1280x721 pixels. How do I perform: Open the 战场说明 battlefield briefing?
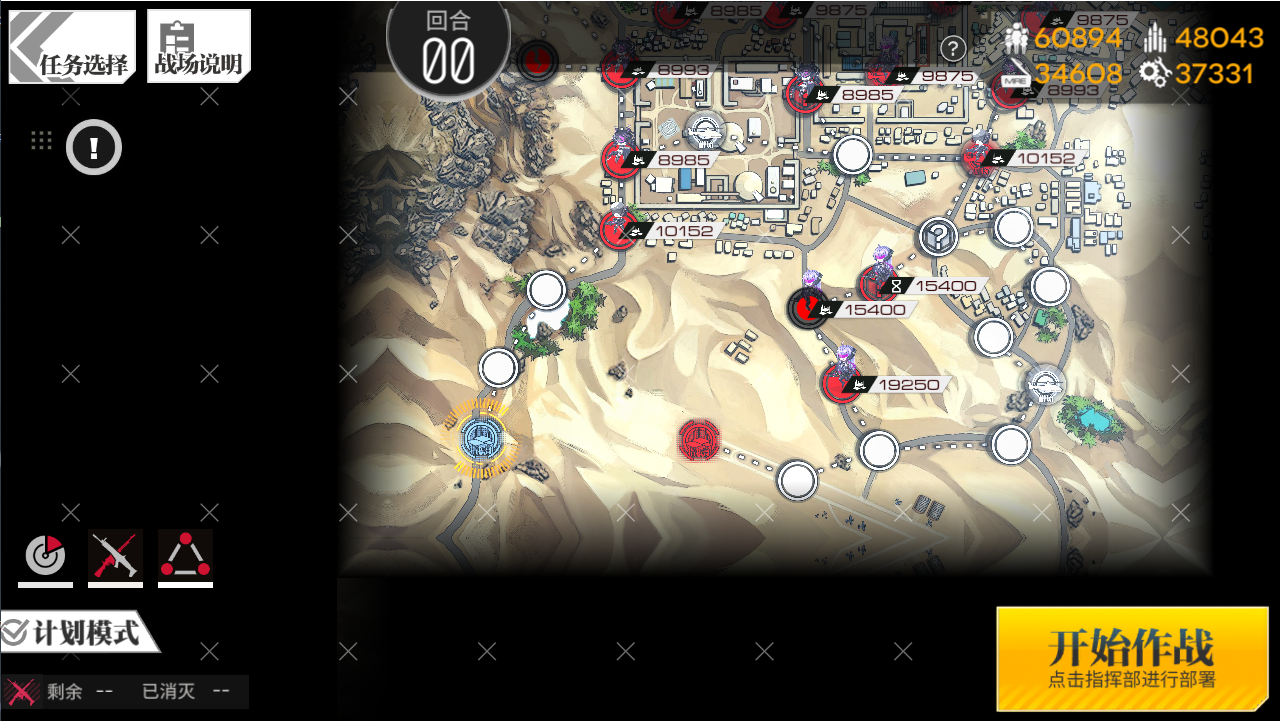(198, 47)
